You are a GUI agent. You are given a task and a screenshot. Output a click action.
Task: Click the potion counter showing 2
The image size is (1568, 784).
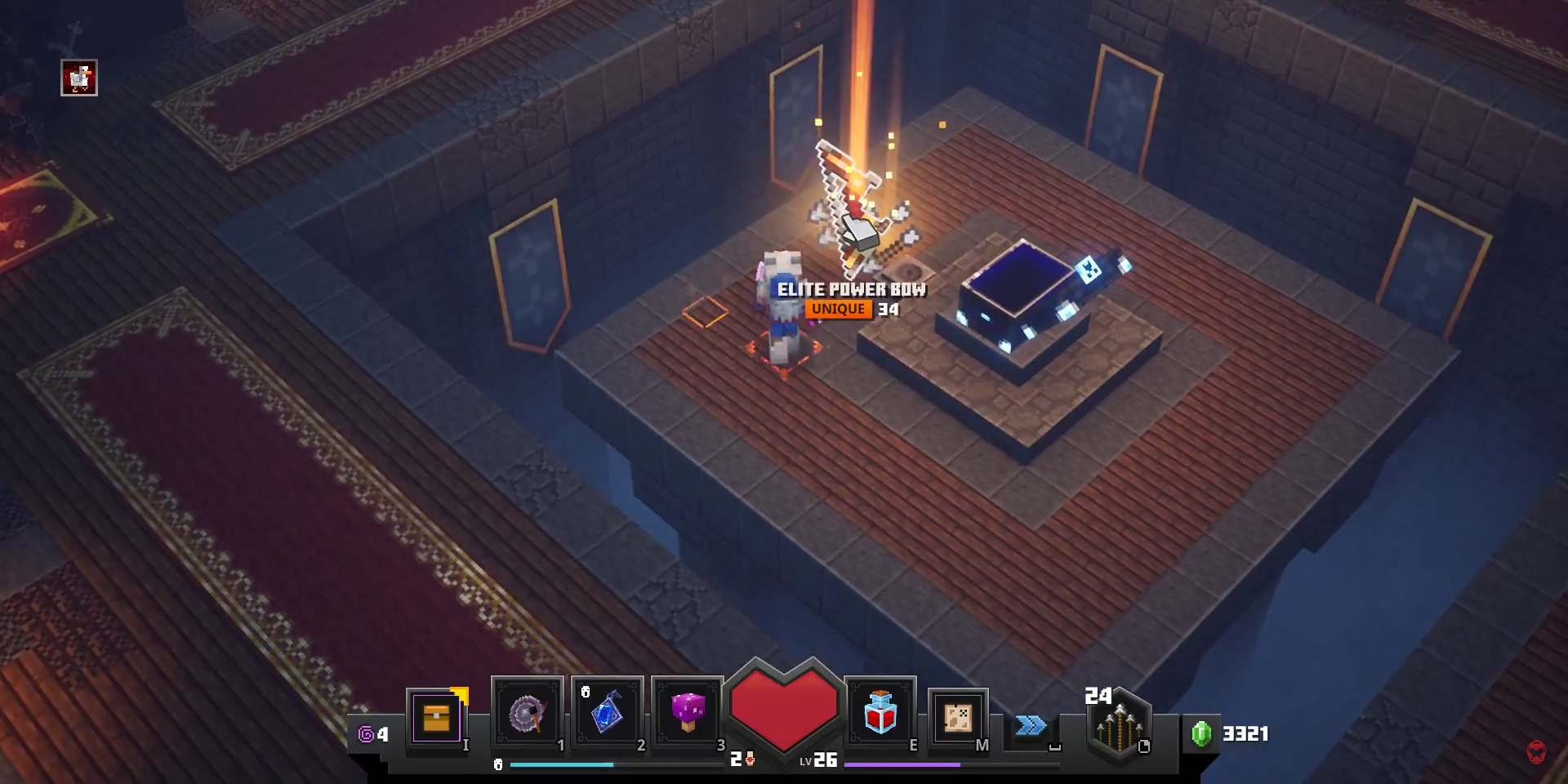point(740,758)
